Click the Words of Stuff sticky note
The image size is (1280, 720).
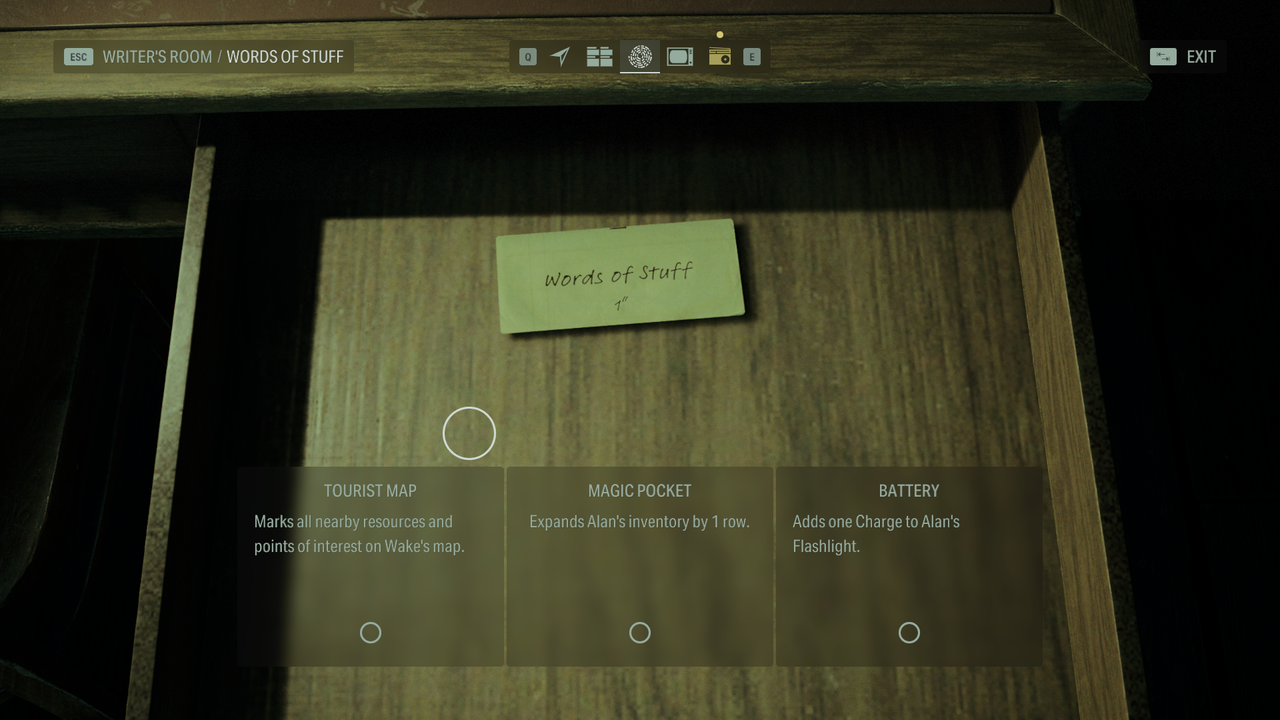(620, 277)
